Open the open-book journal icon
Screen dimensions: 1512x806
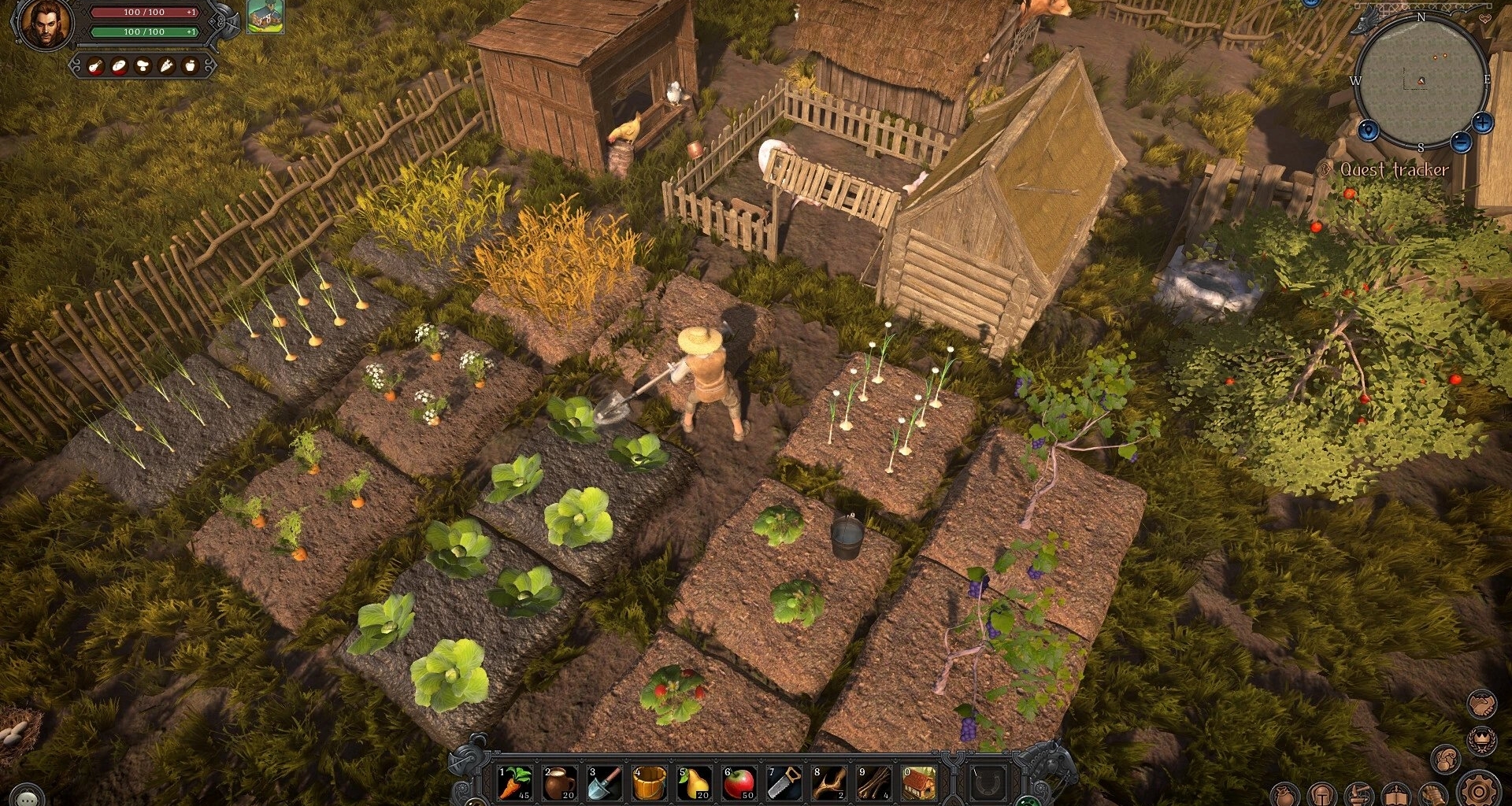(x=1396, y=795)
